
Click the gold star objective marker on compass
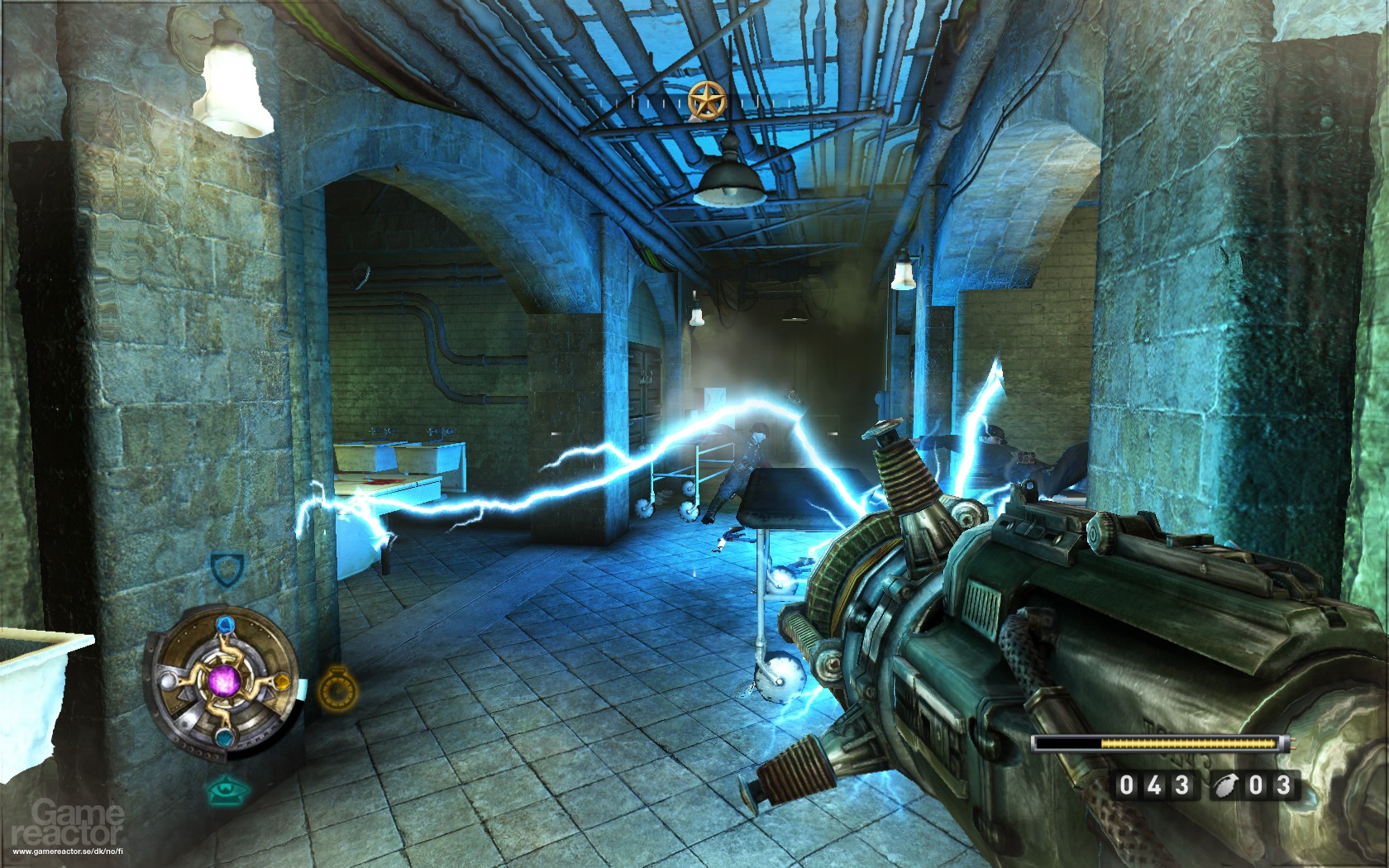[x=707, y=99]
